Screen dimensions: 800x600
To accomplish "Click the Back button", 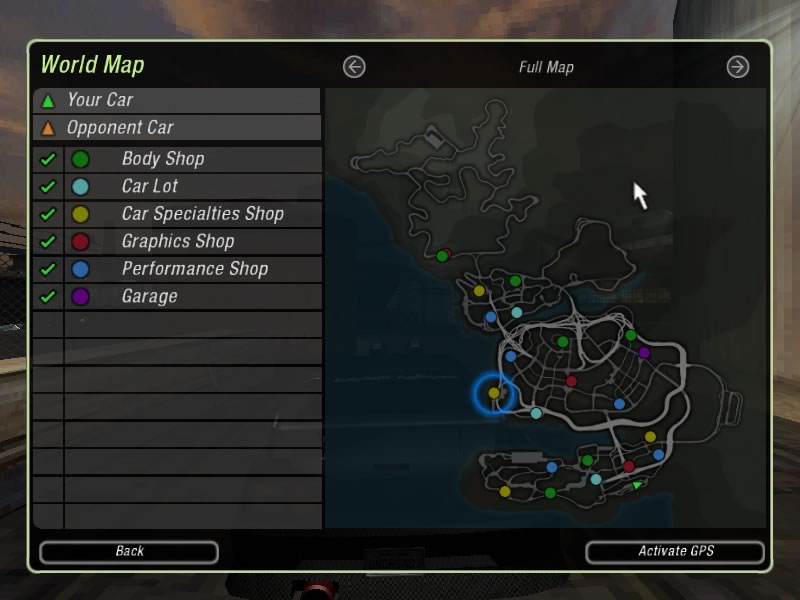I will [x=129, y=551].
